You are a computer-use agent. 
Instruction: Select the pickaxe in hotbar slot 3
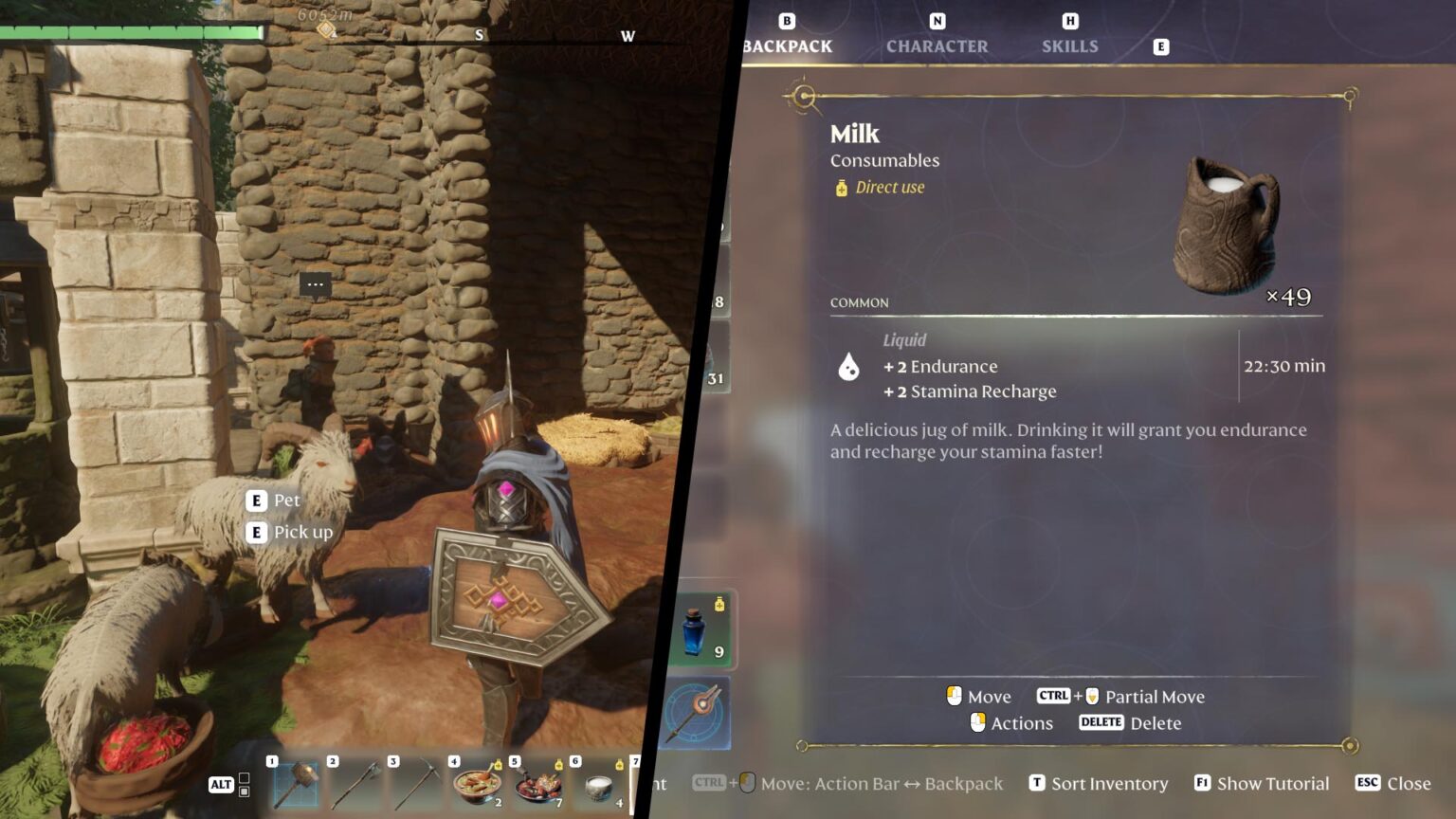417,785
